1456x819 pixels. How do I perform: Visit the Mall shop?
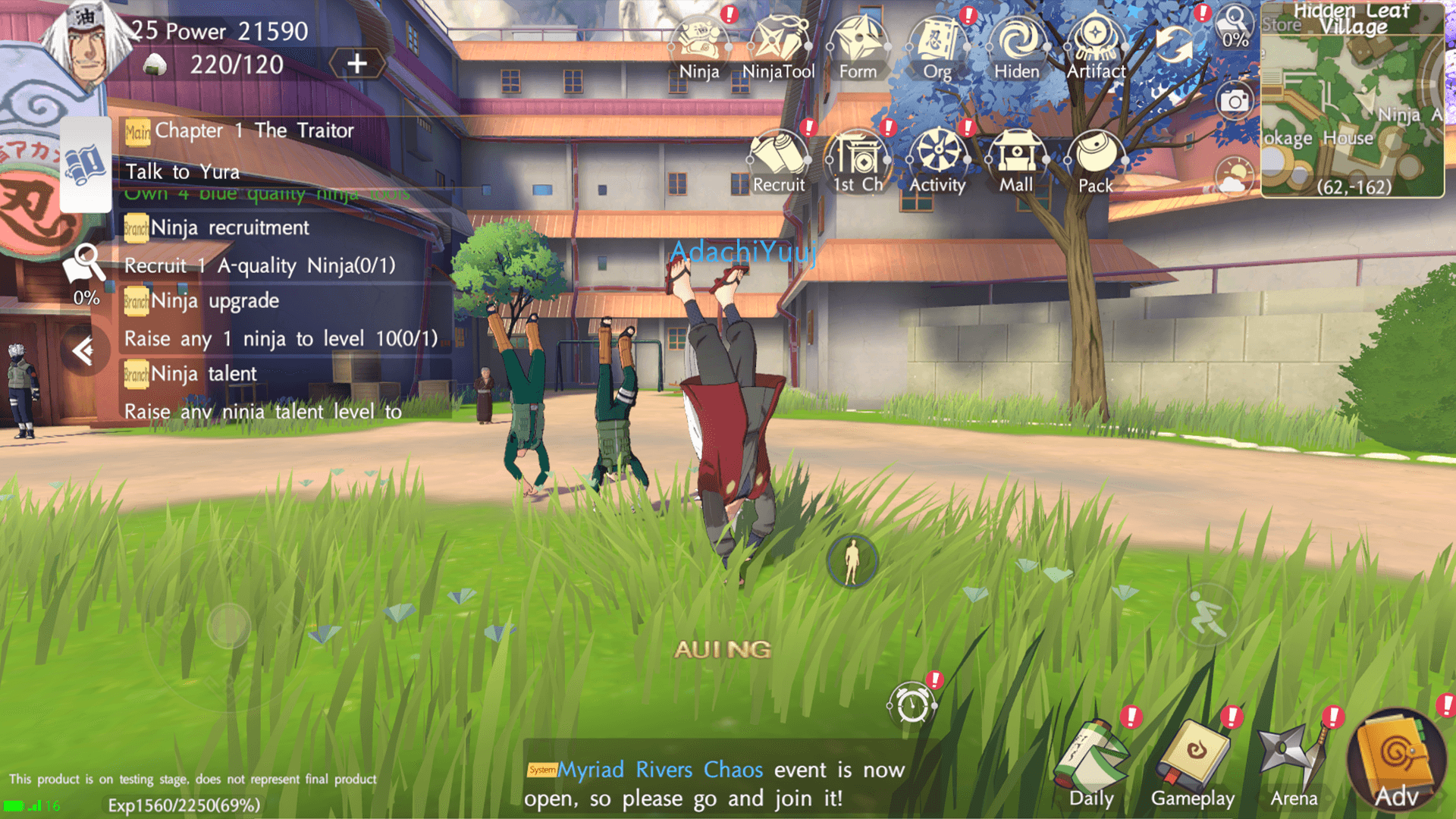pyautogui.click(x=1016, y=158)
